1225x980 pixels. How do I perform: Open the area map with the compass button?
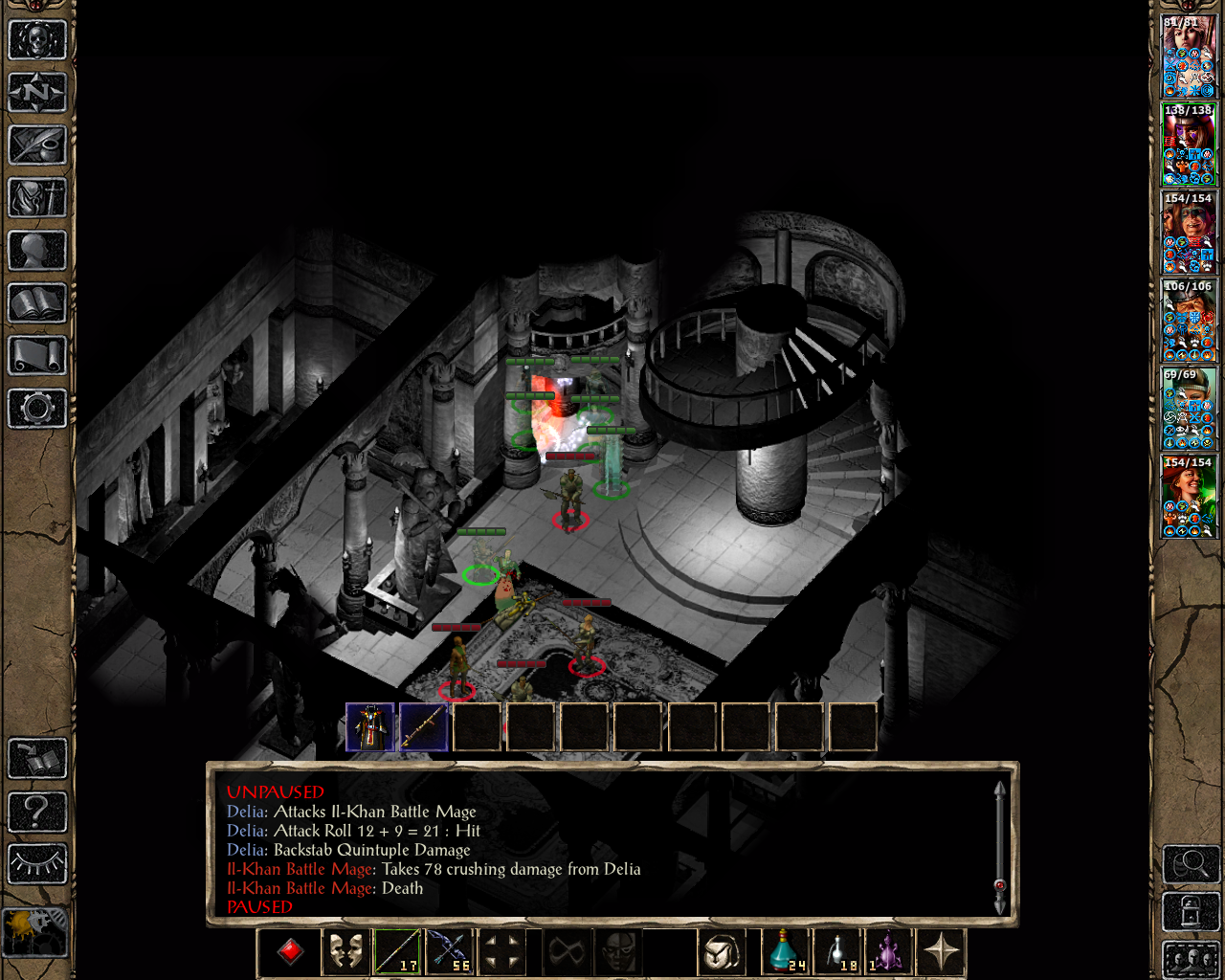[37, 93]
